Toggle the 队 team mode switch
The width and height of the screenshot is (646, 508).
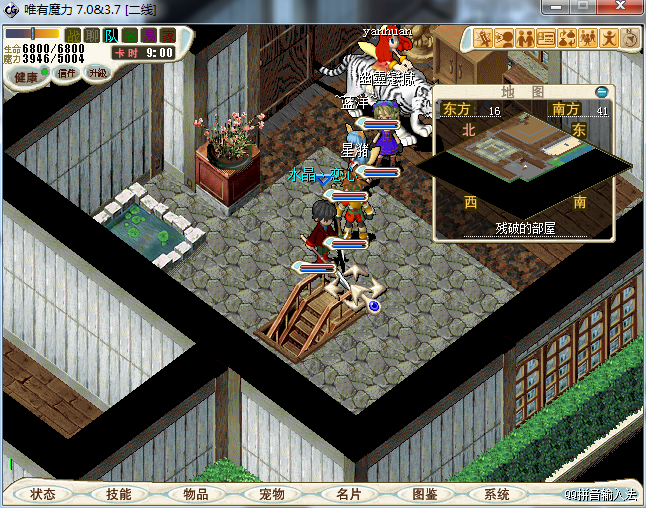pos(111,35)
